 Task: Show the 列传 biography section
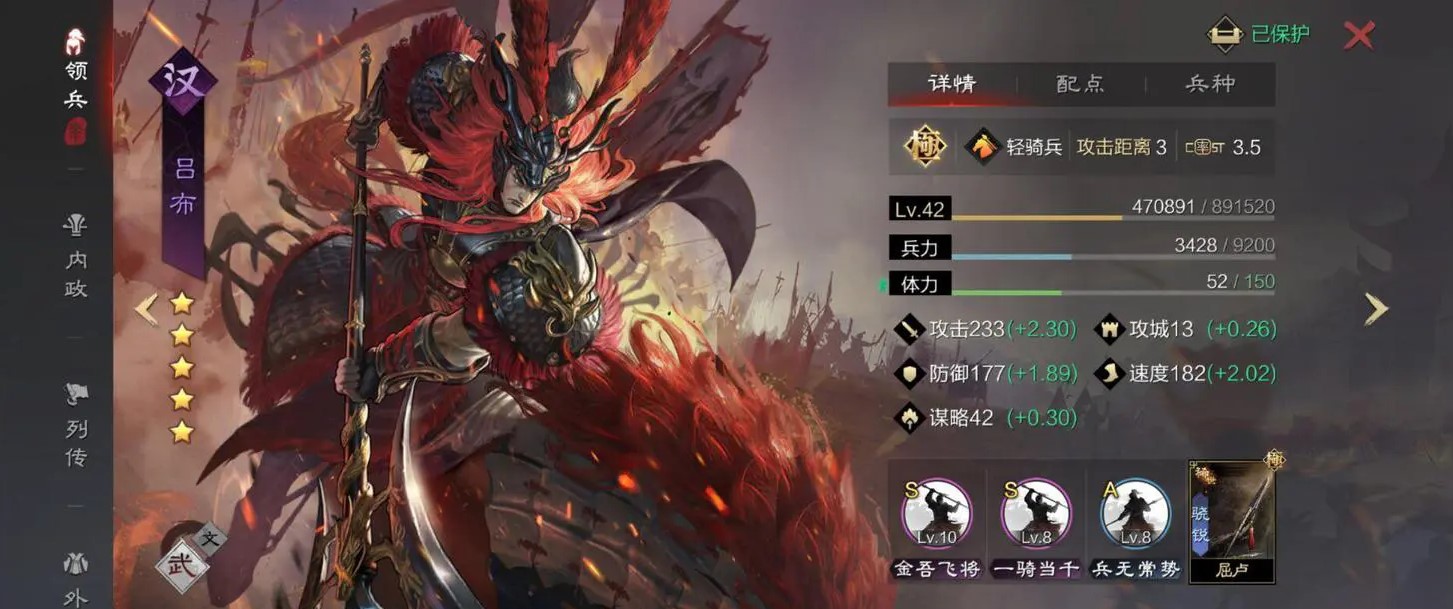[x=76, y=427]
